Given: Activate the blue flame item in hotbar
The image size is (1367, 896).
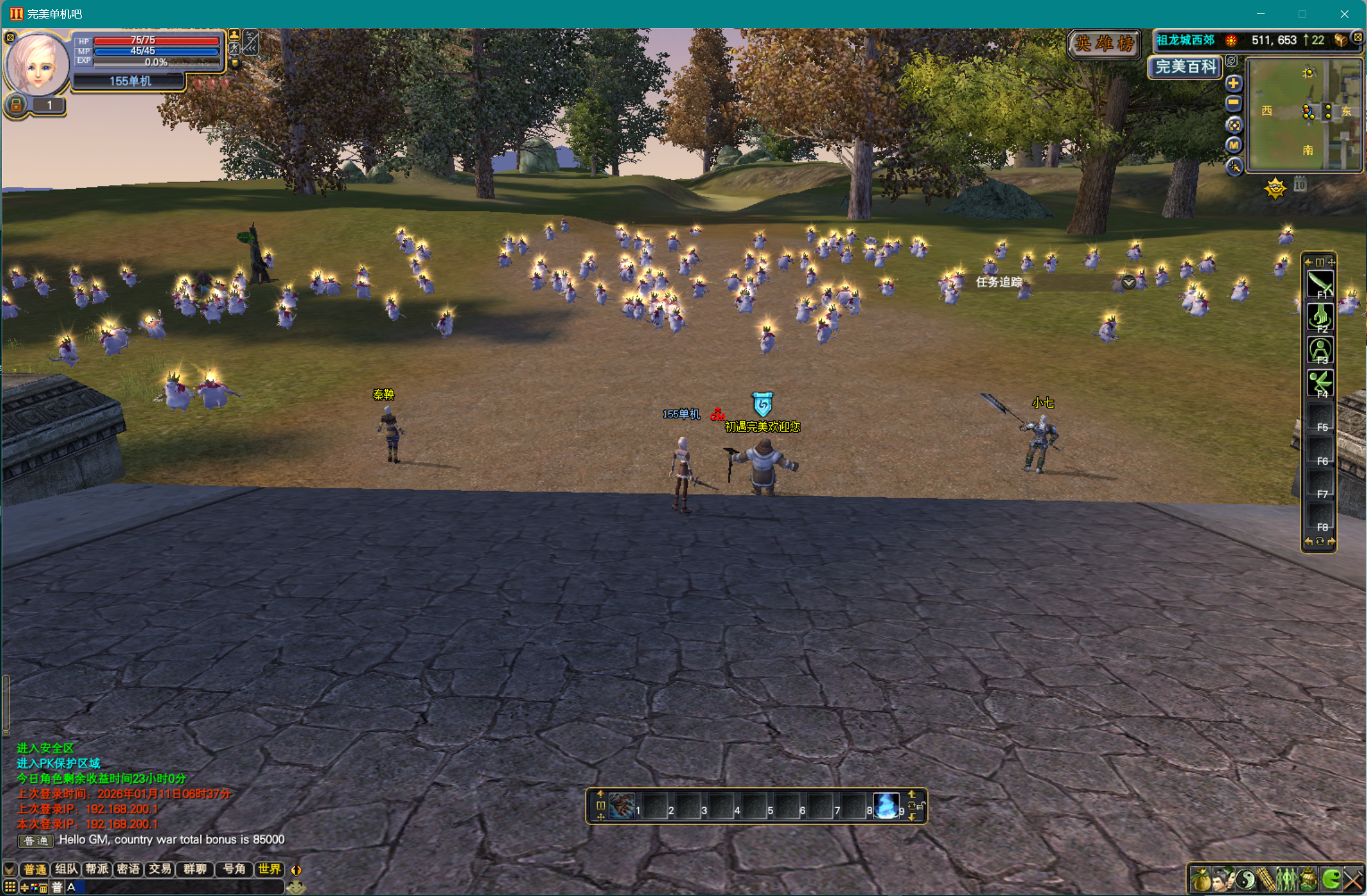Looking at the screenshot, I should (x=886, y=806).
